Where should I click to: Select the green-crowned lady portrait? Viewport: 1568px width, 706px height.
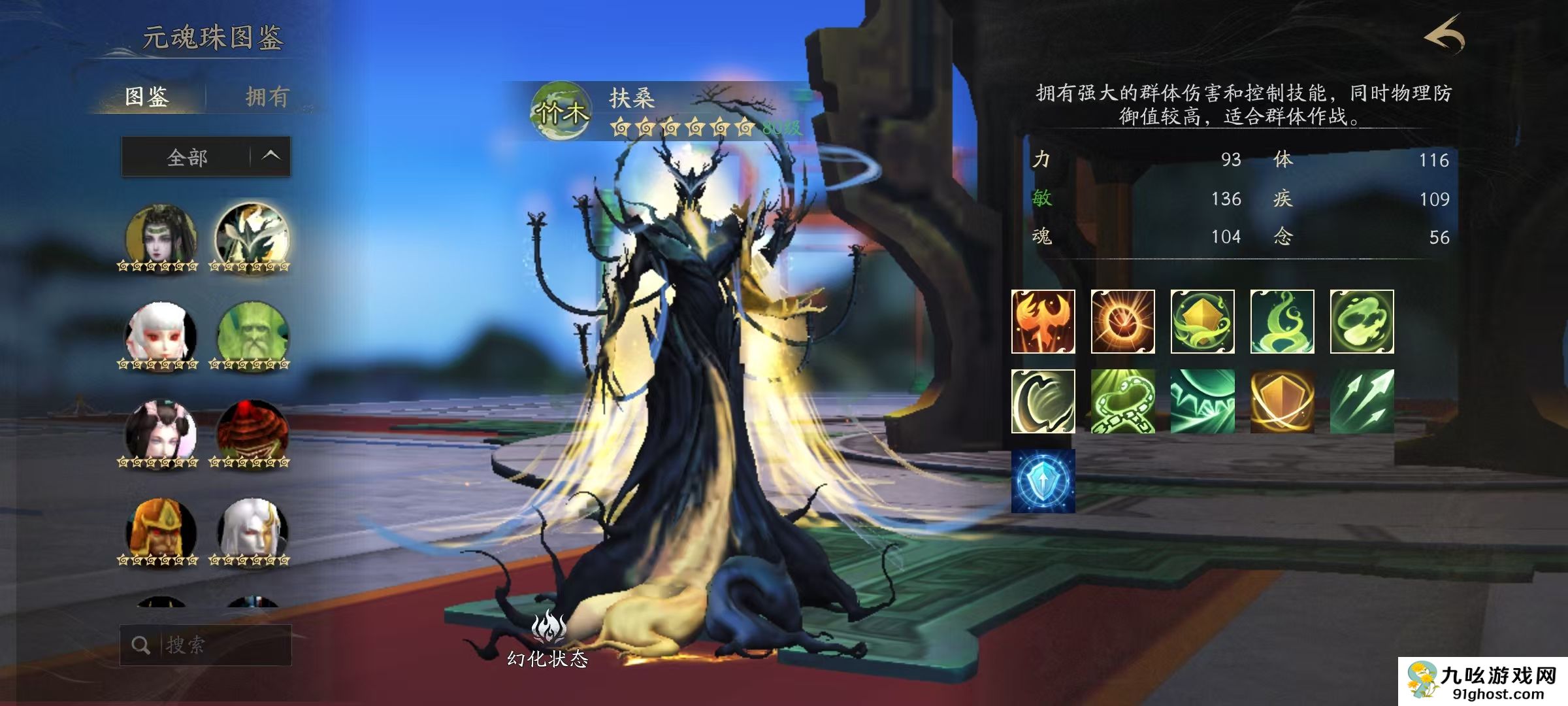(x=160, y=237)
